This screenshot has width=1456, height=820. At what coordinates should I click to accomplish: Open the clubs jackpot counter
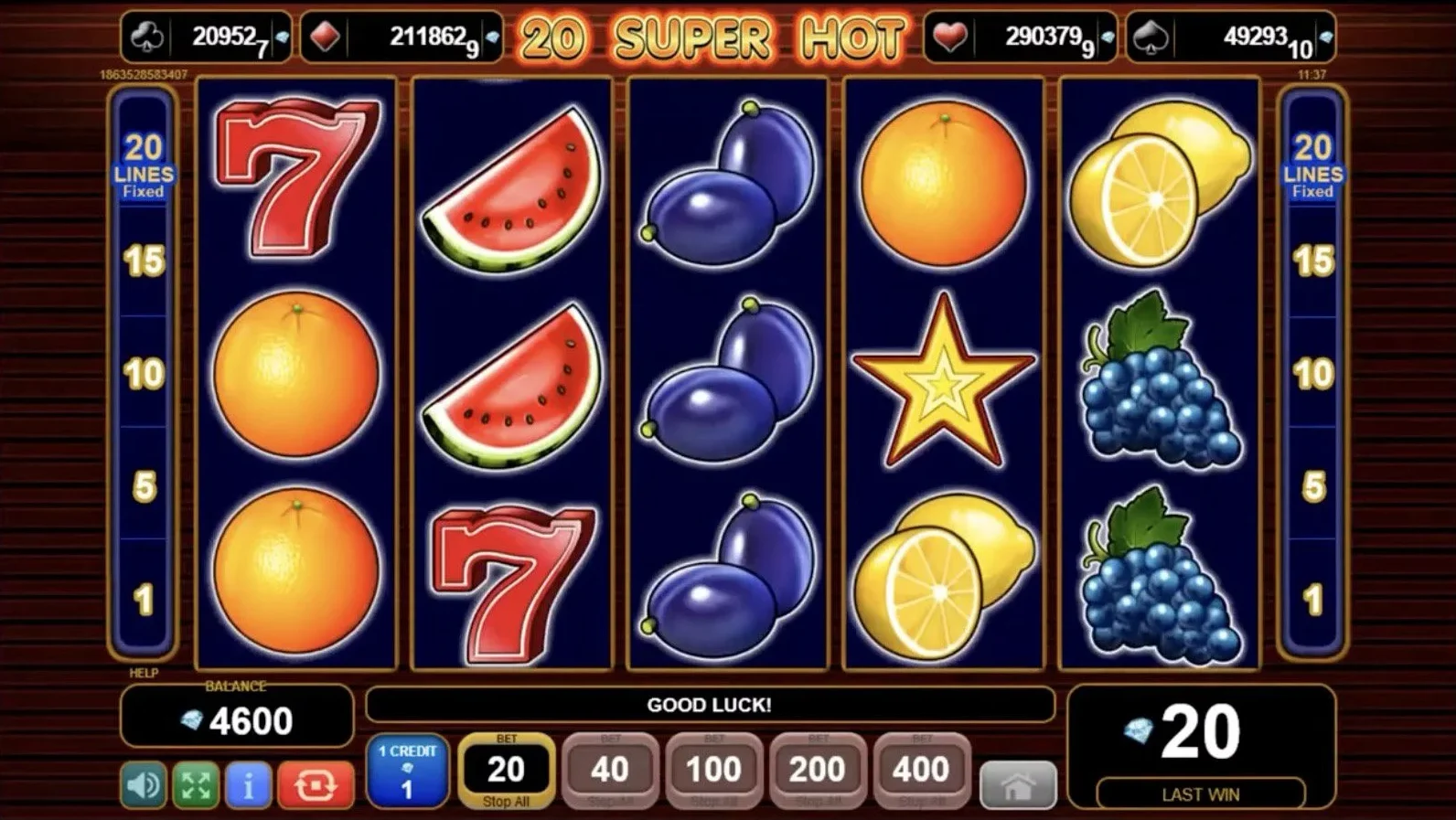(x=207, y=37)
